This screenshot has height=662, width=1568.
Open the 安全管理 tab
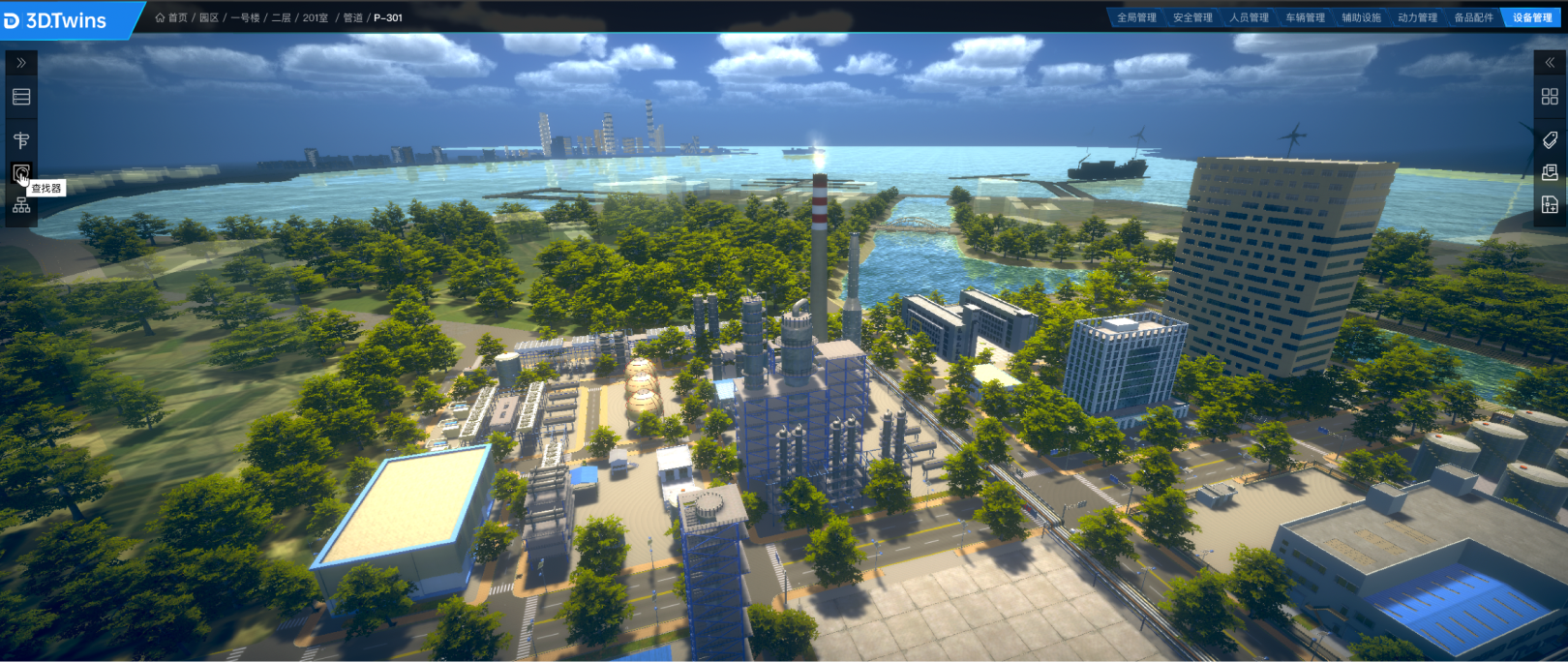pos(1192,17)
